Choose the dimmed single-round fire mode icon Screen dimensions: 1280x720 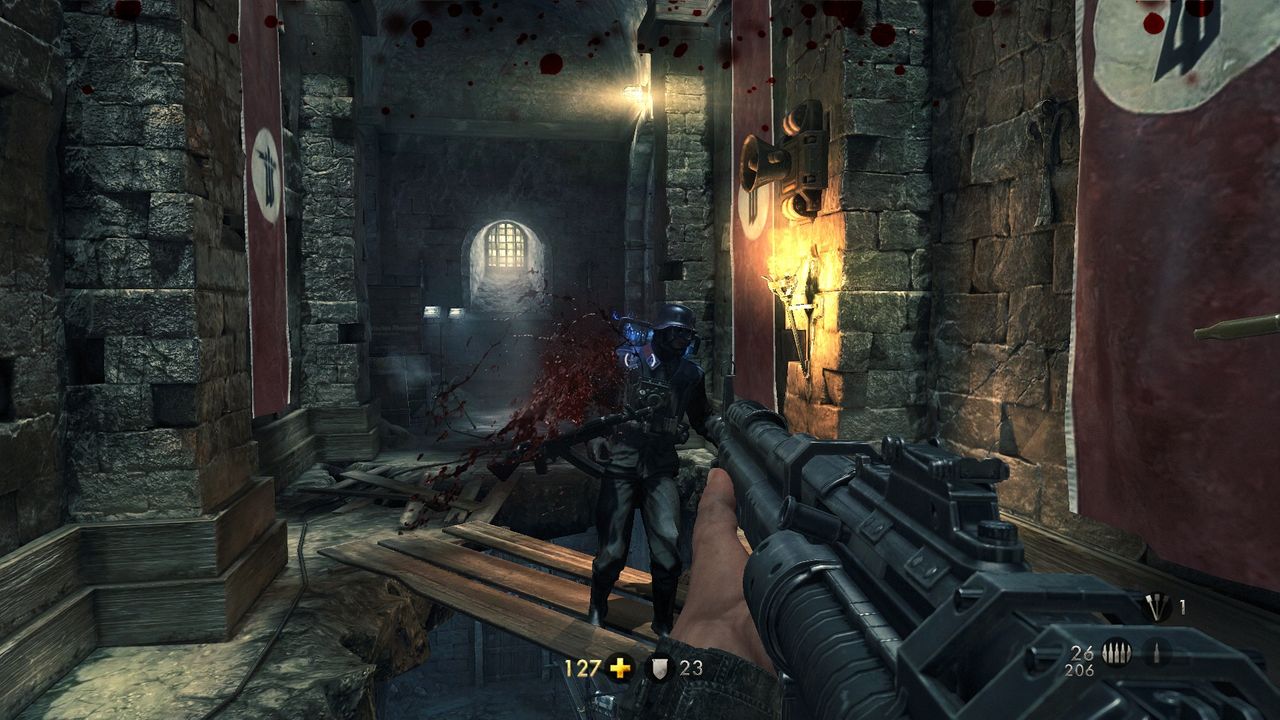point(1157,652)
